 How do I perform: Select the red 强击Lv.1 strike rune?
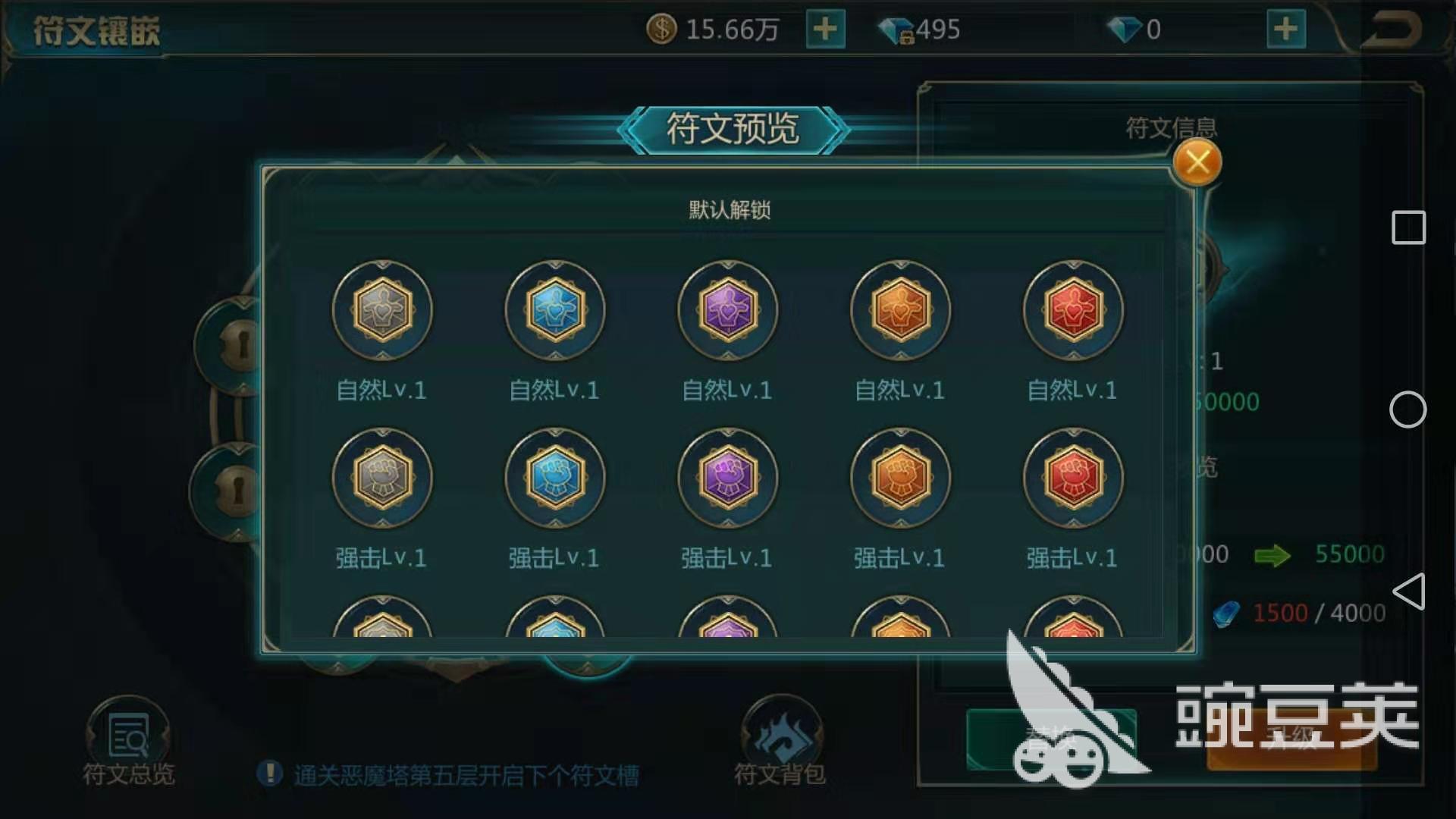pos(1072,478)
